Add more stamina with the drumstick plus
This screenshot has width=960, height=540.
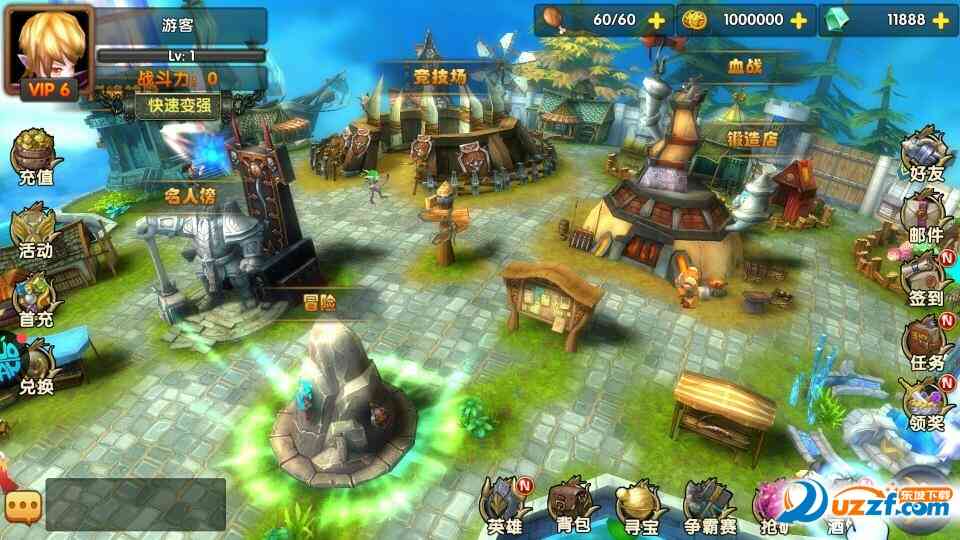click(x=656, y=20)
